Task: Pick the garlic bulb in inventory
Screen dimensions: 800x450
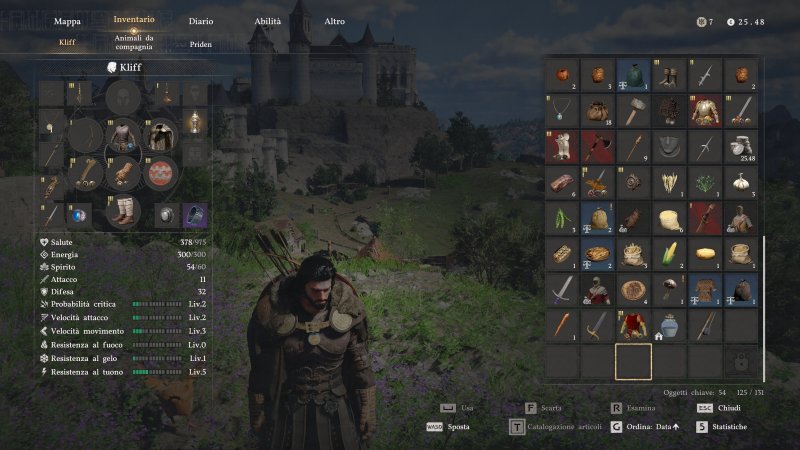Action: coord(740,182)
